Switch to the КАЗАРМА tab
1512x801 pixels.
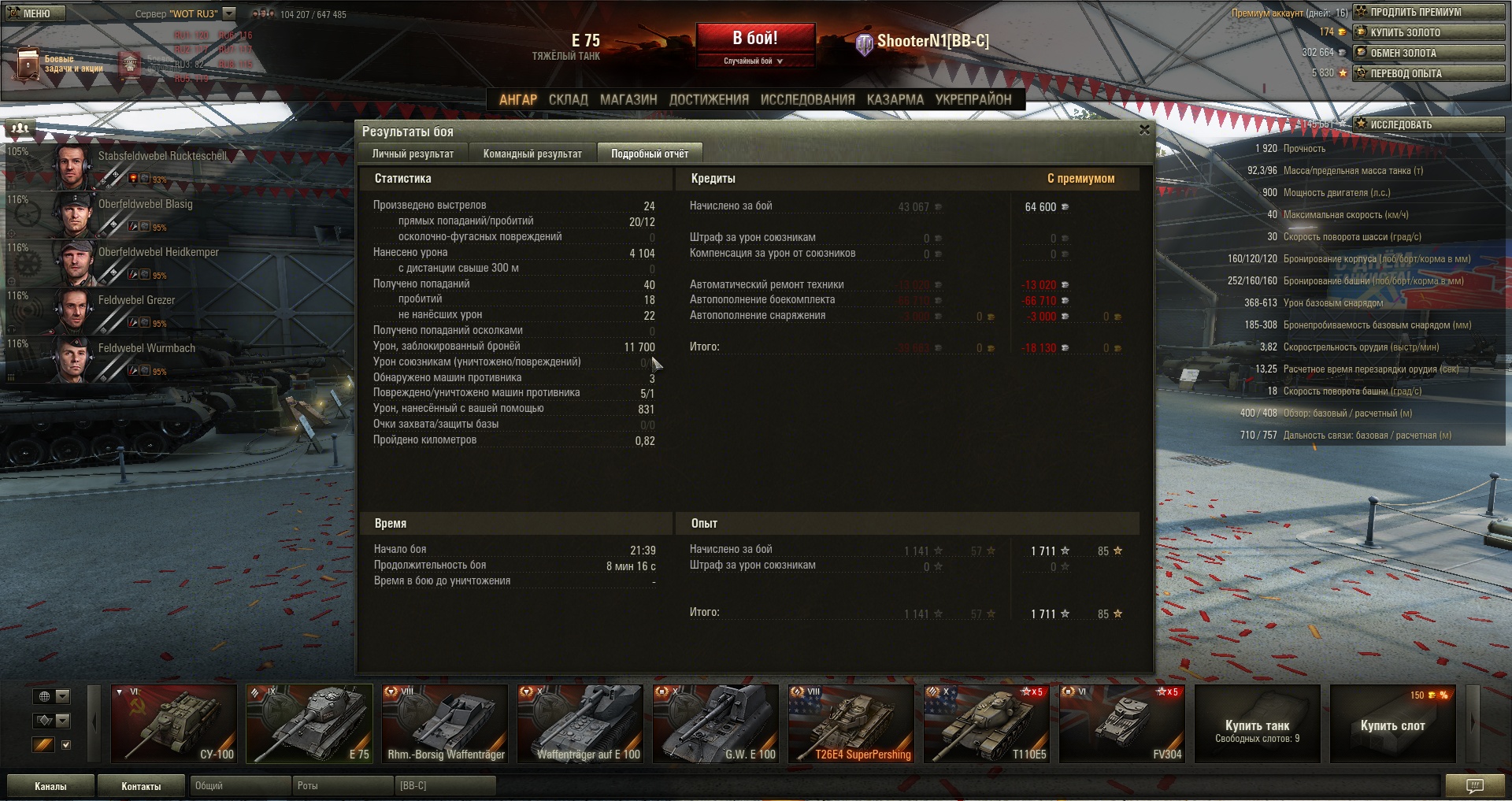(895, 99)
